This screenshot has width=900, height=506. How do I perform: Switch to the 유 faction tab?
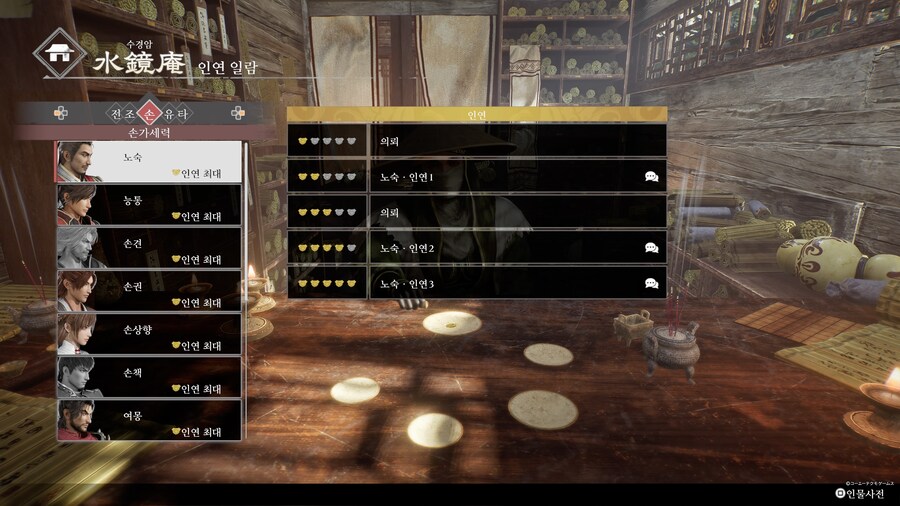coord(165,113)
